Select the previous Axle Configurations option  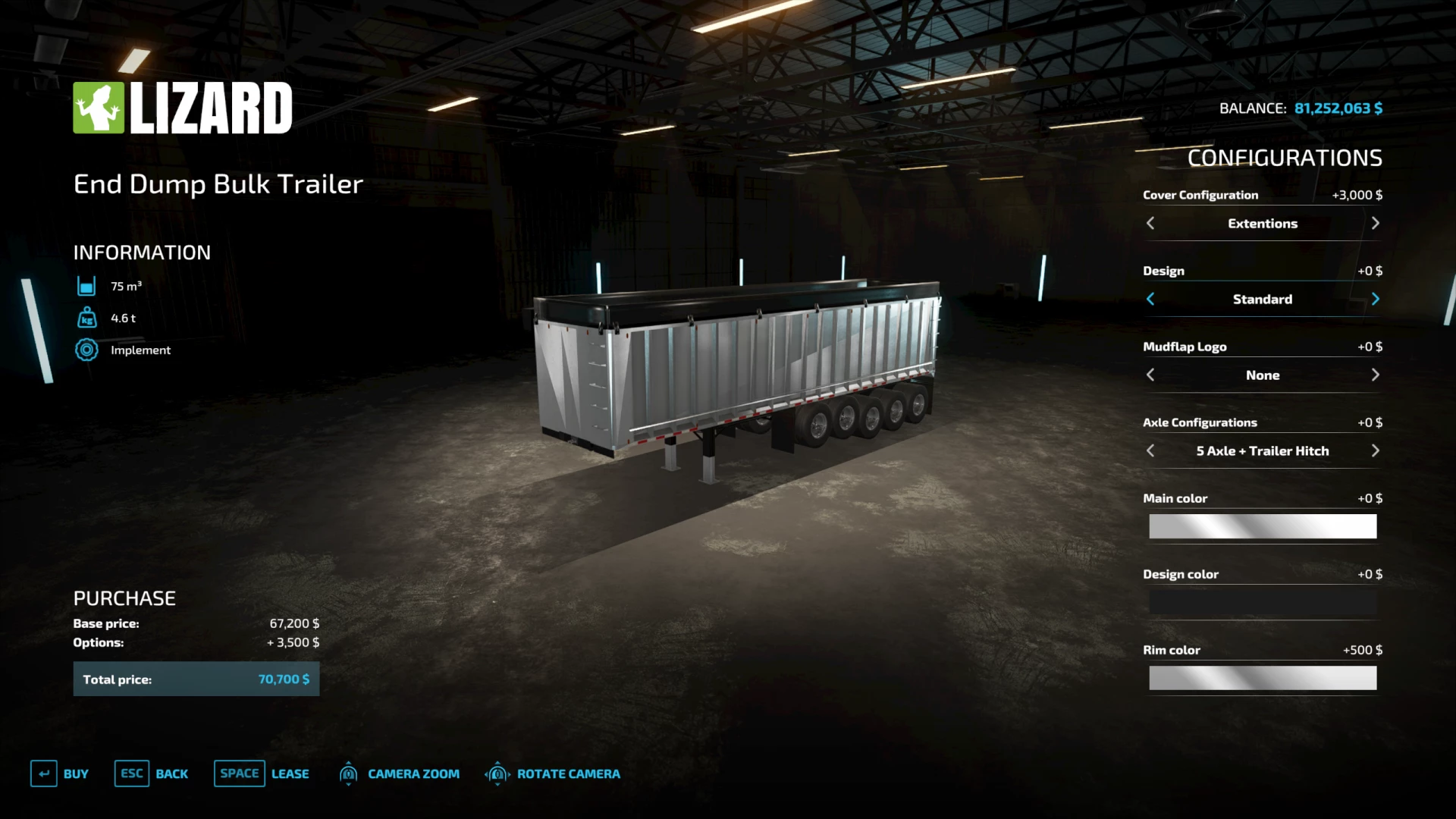(x=1150, y=450)
